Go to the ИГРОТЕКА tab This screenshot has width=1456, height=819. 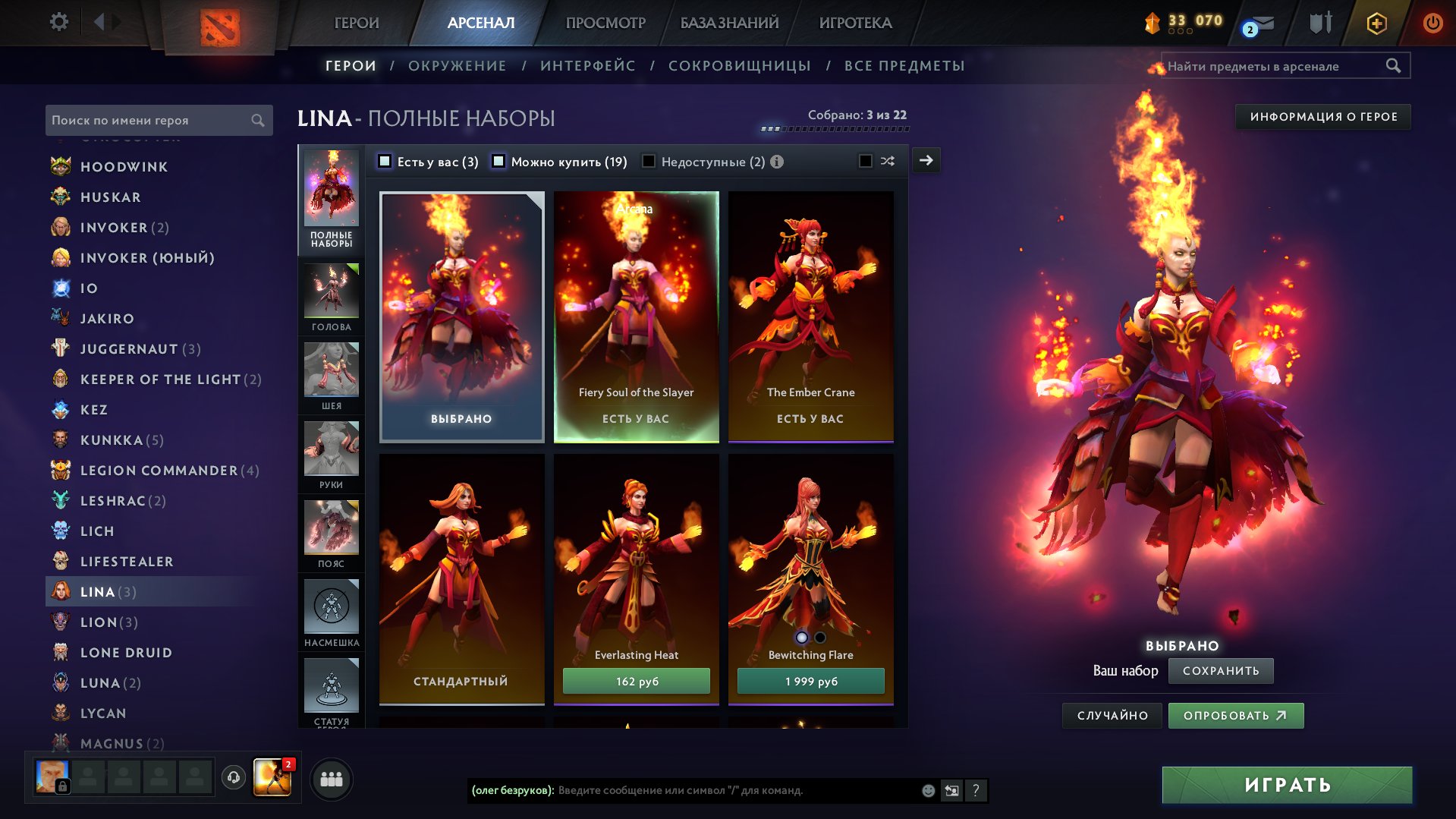coord(855,23)
